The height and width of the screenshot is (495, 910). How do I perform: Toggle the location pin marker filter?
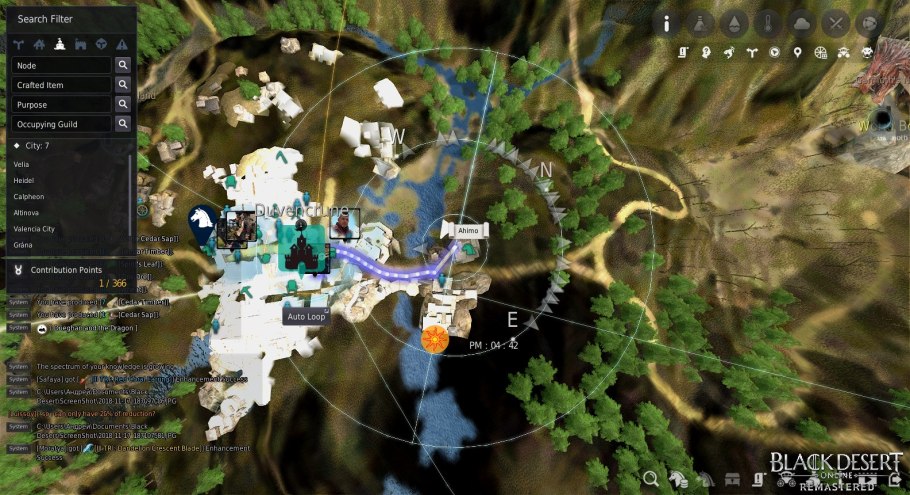797,51
